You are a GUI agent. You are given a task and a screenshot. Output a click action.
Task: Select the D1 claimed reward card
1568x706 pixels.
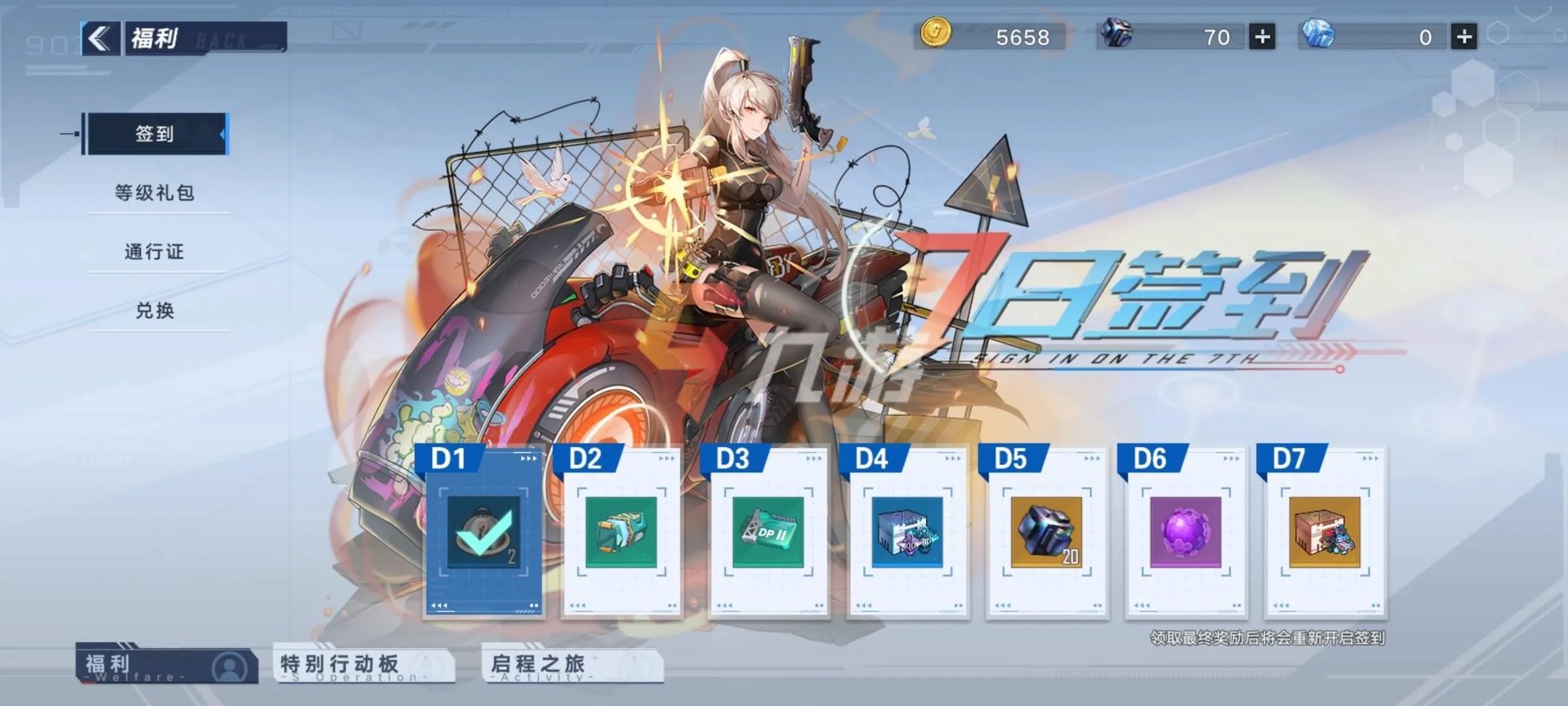(483, 532)
